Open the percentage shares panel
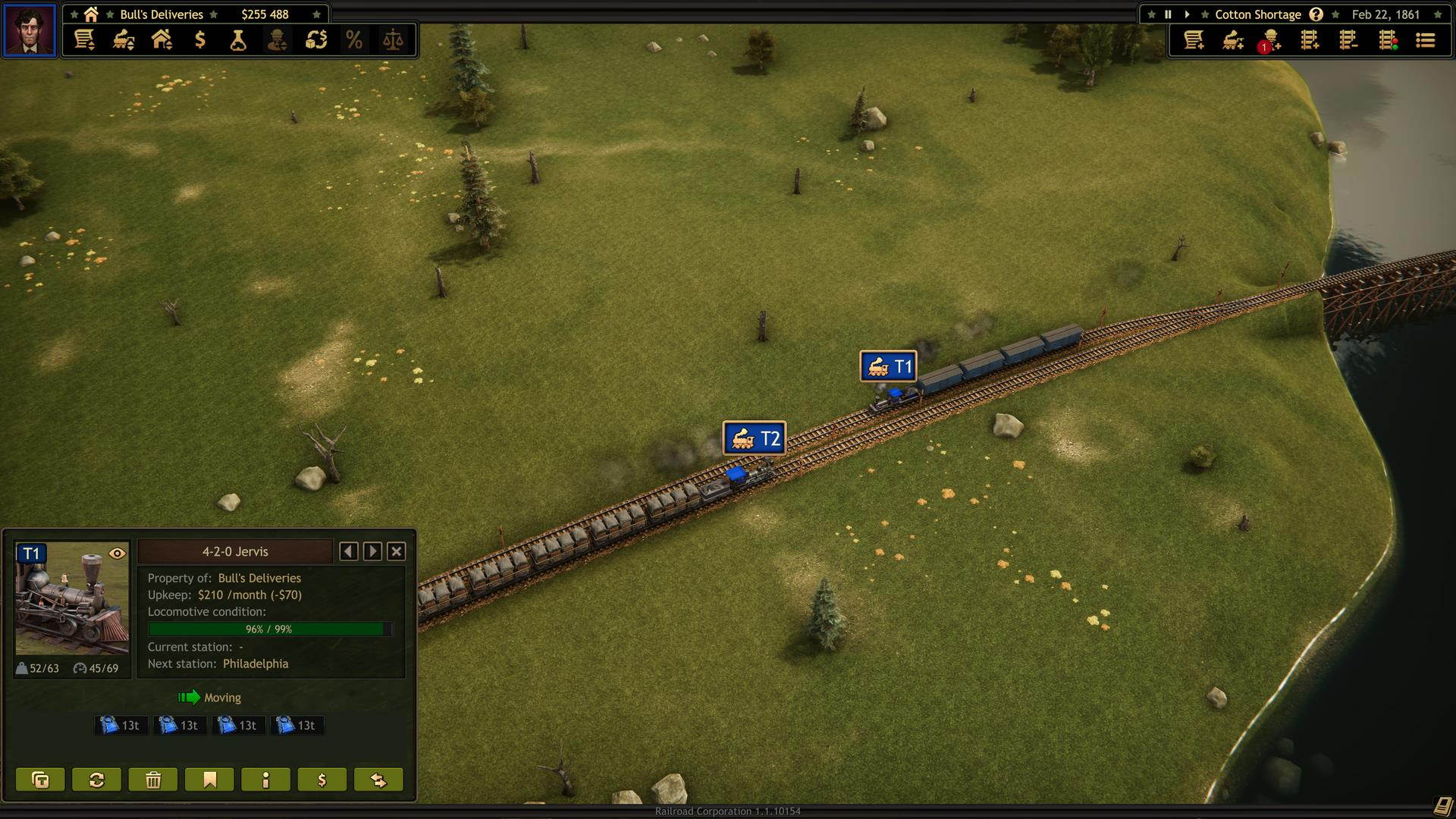The image size is (1456, 819). click(x=354, y=40)
